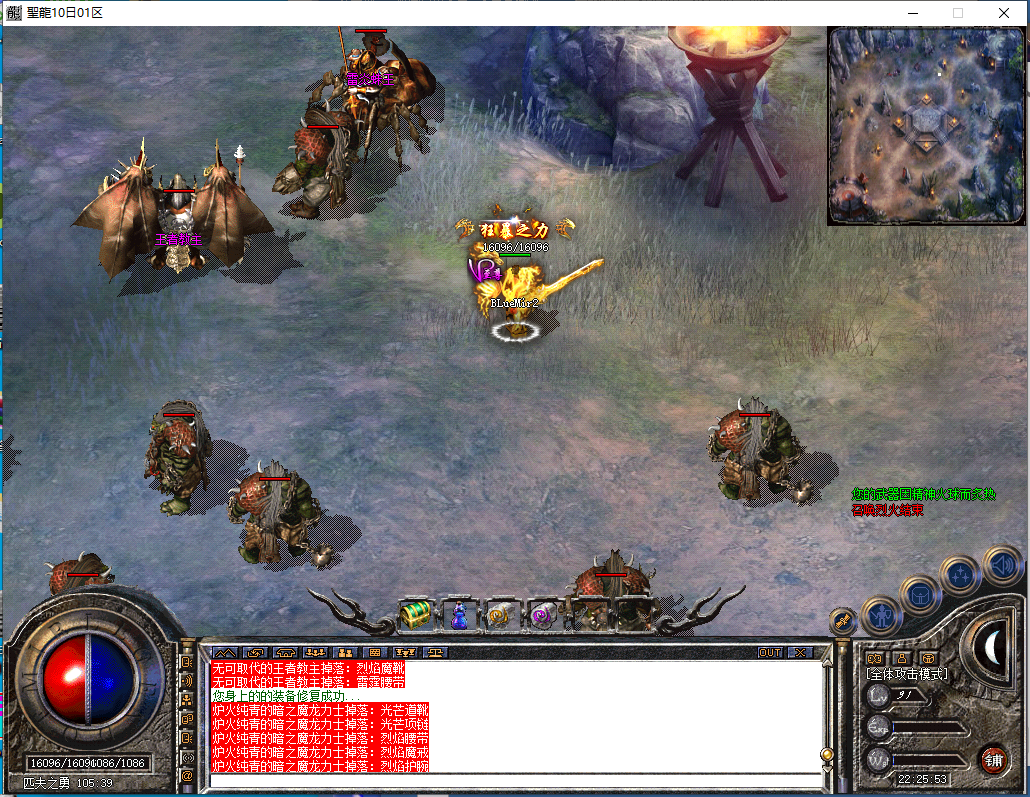Viewport: 1030px width, 797px height.
Task: Click the OUT button above the chat
Action: (769, 652)
